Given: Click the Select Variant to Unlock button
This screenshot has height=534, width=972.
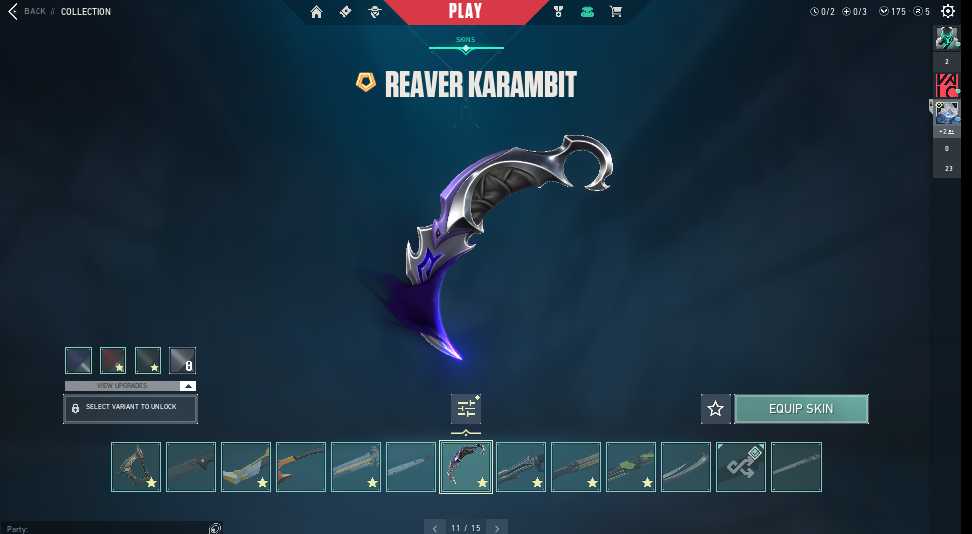Looking at the screenshot, I should pyautogui.click(x=130, y=408).
